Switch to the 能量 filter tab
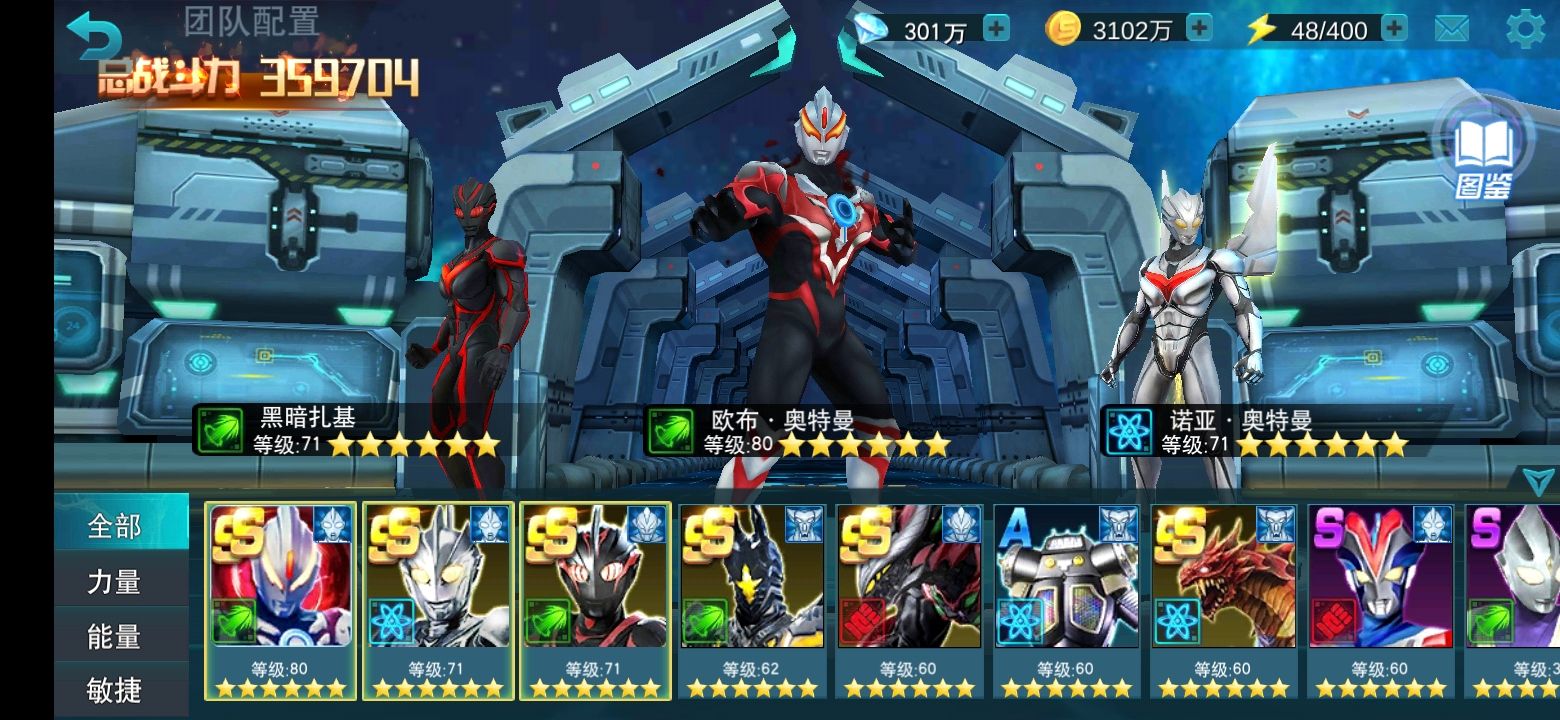Viewport: 1560px width, 720px height. point(120,636)
